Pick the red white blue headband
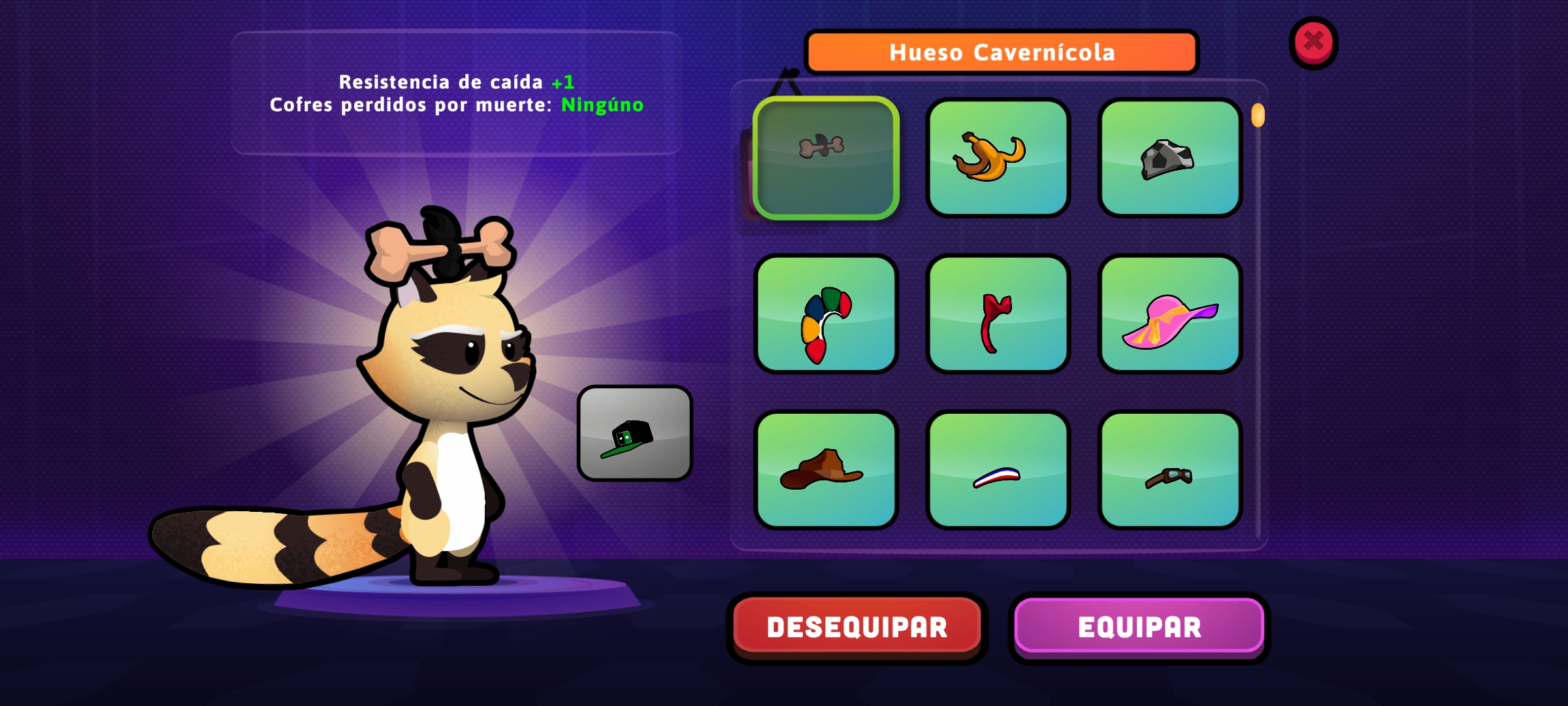The image size is (1568, 706). (998, 469)
